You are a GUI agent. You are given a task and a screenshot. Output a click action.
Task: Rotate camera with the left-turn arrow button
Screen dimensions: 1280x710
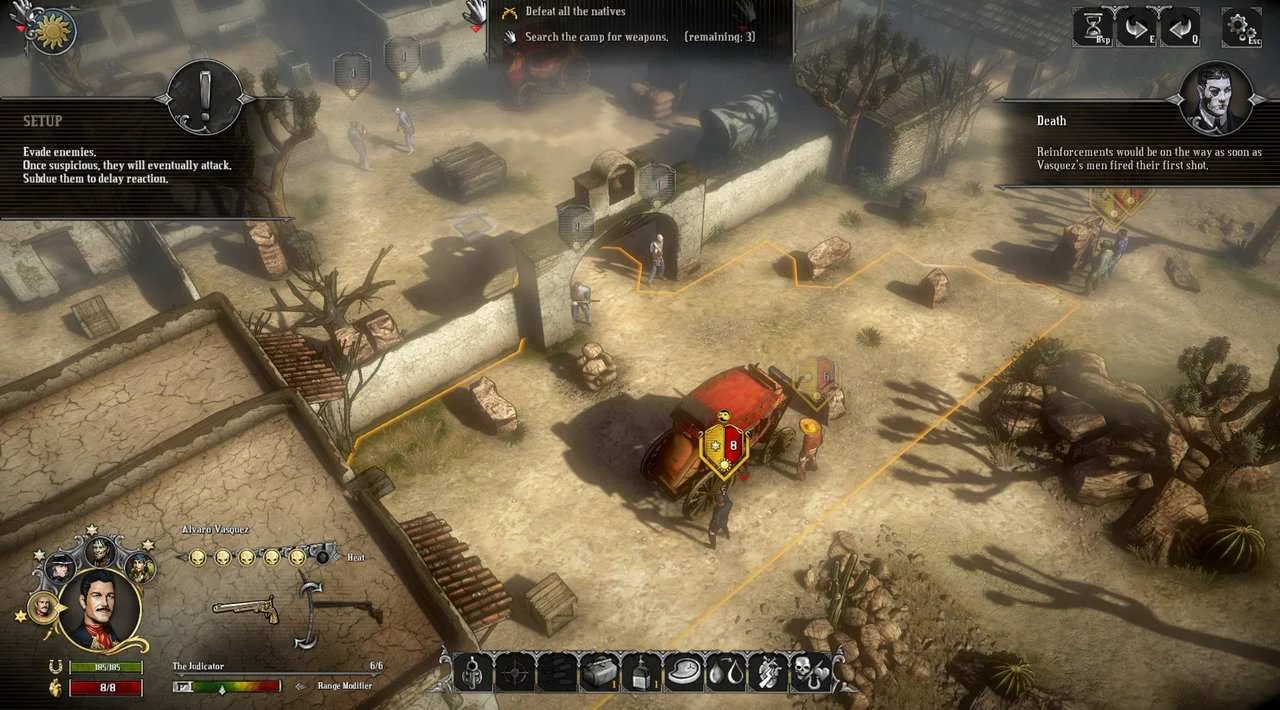(1180, 27)
